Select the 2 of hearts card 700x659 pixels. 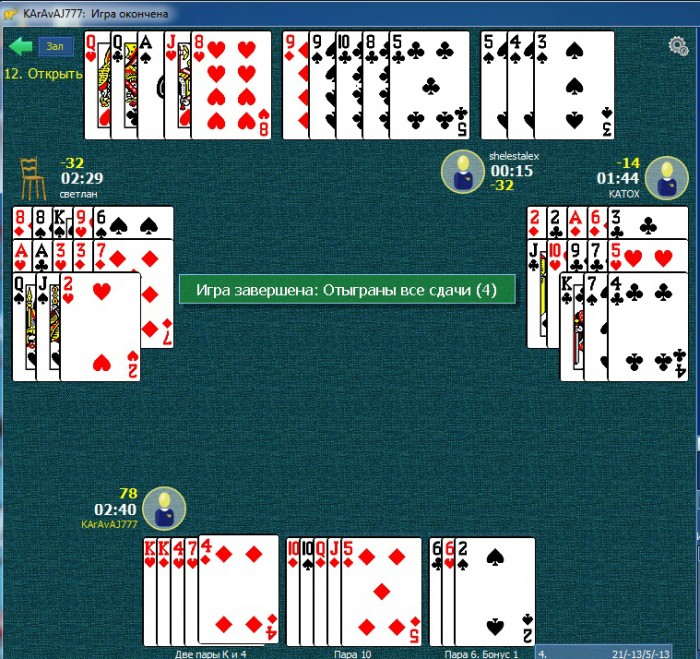[100, 325]
